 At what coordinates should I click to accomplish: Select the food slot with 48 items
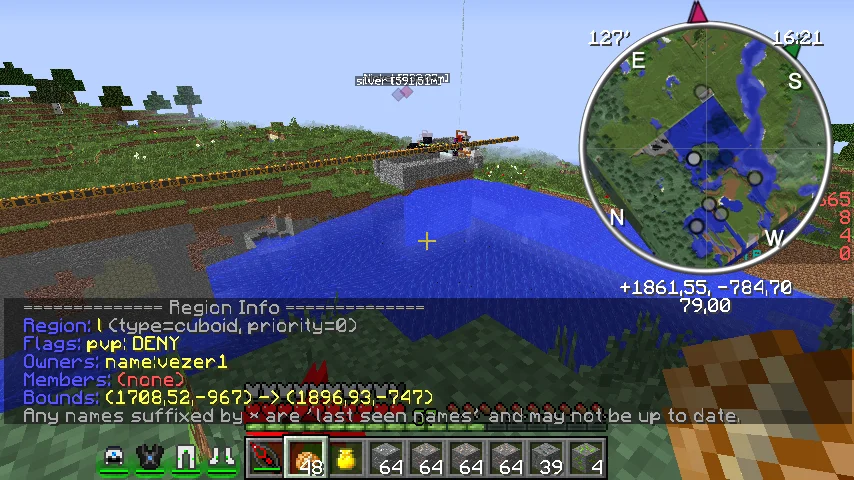(306, 459)
